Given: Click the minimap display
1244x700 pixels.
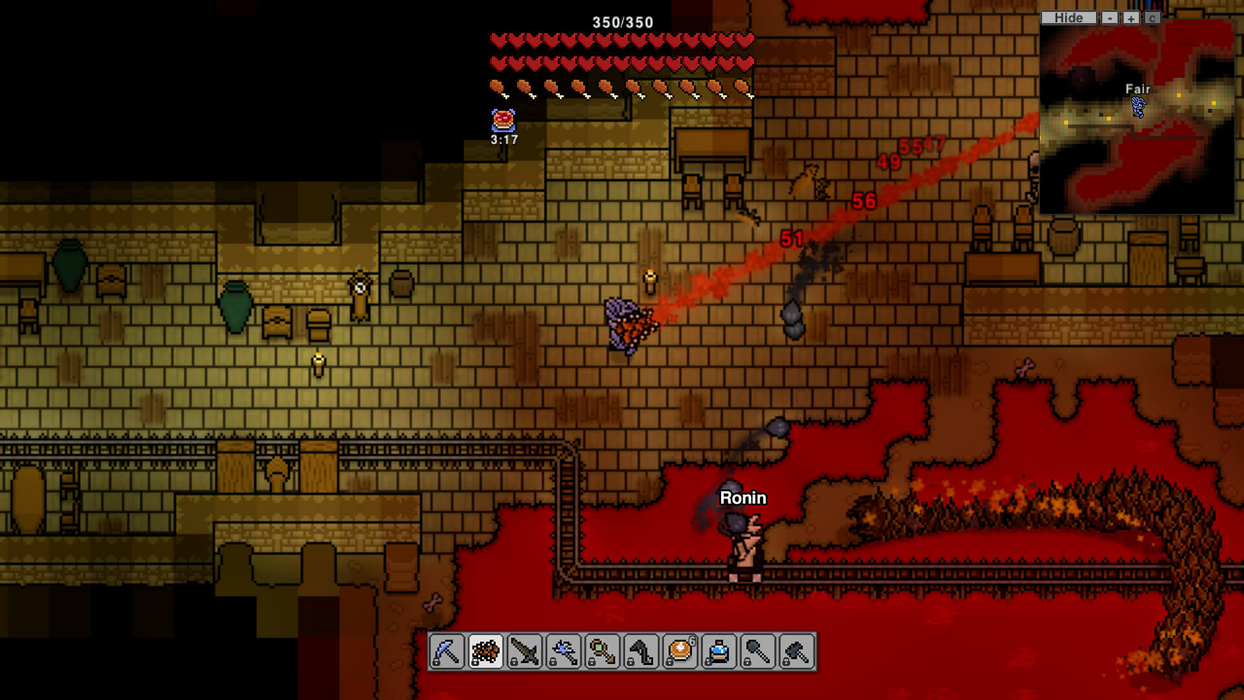Looking at the screenshot, I should pos(1137,118).
